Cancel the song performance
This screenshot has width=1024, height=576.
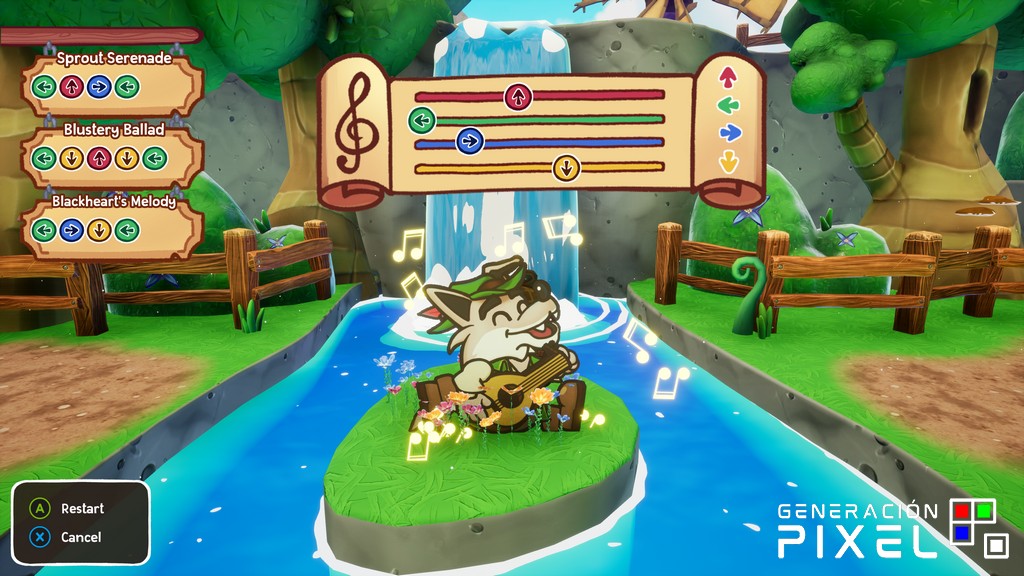pos(68,537)
